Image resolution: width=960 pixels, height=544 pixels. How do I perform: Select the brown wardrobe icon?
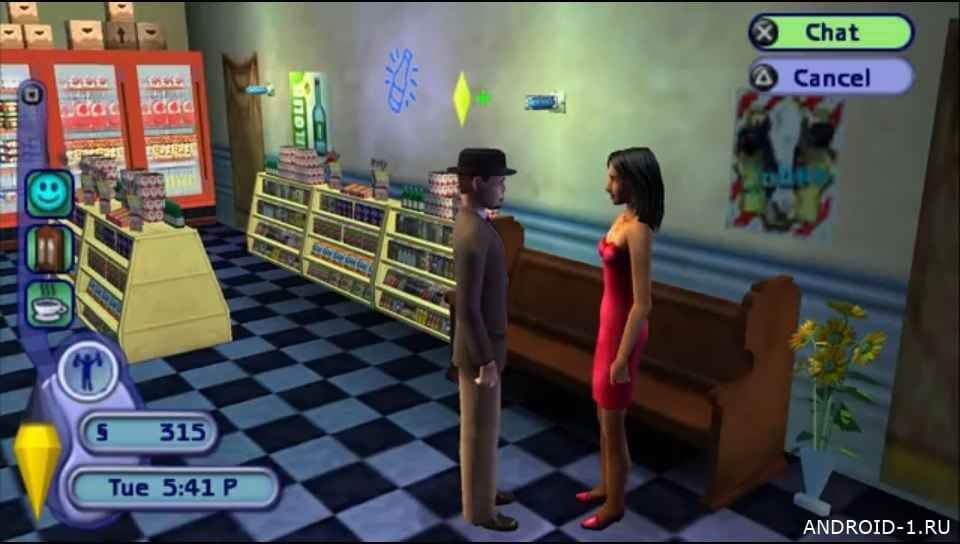(49, 248)
